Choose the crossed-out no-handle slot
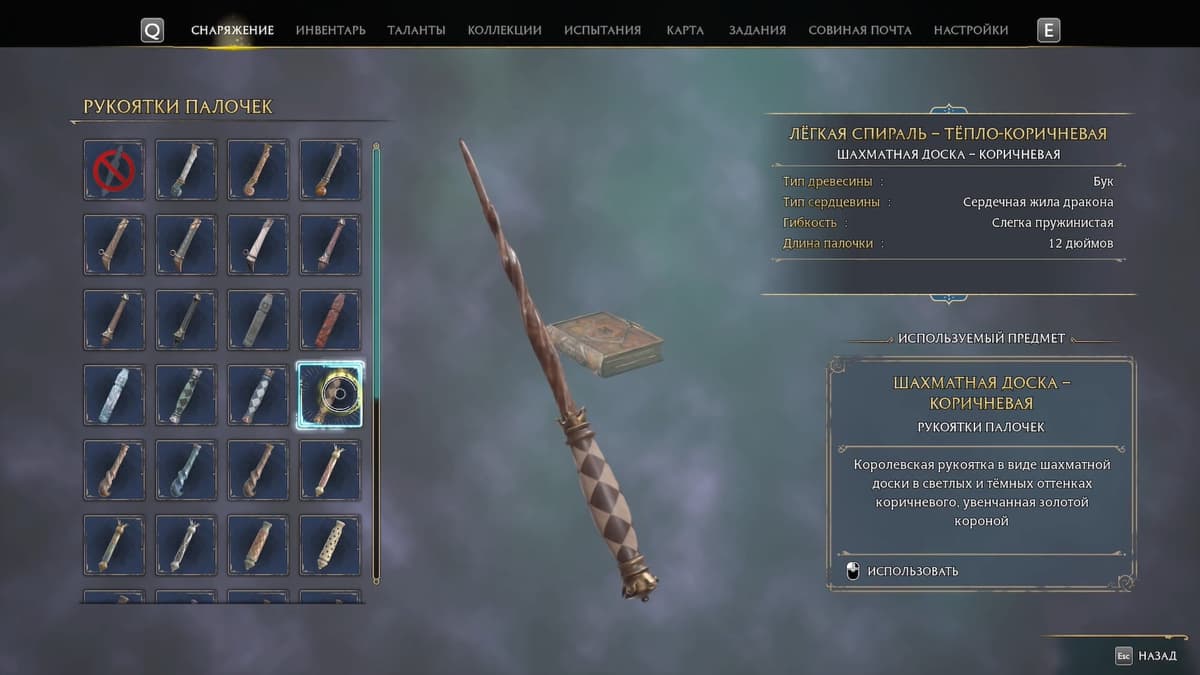The height and width of the screenshot is (675, 1200). click(114, 170)
